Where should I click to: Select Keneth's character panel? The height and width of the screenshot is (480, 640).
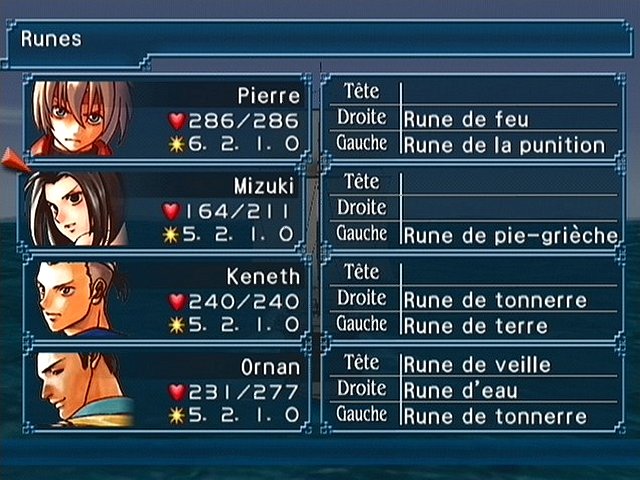[166, 298]
